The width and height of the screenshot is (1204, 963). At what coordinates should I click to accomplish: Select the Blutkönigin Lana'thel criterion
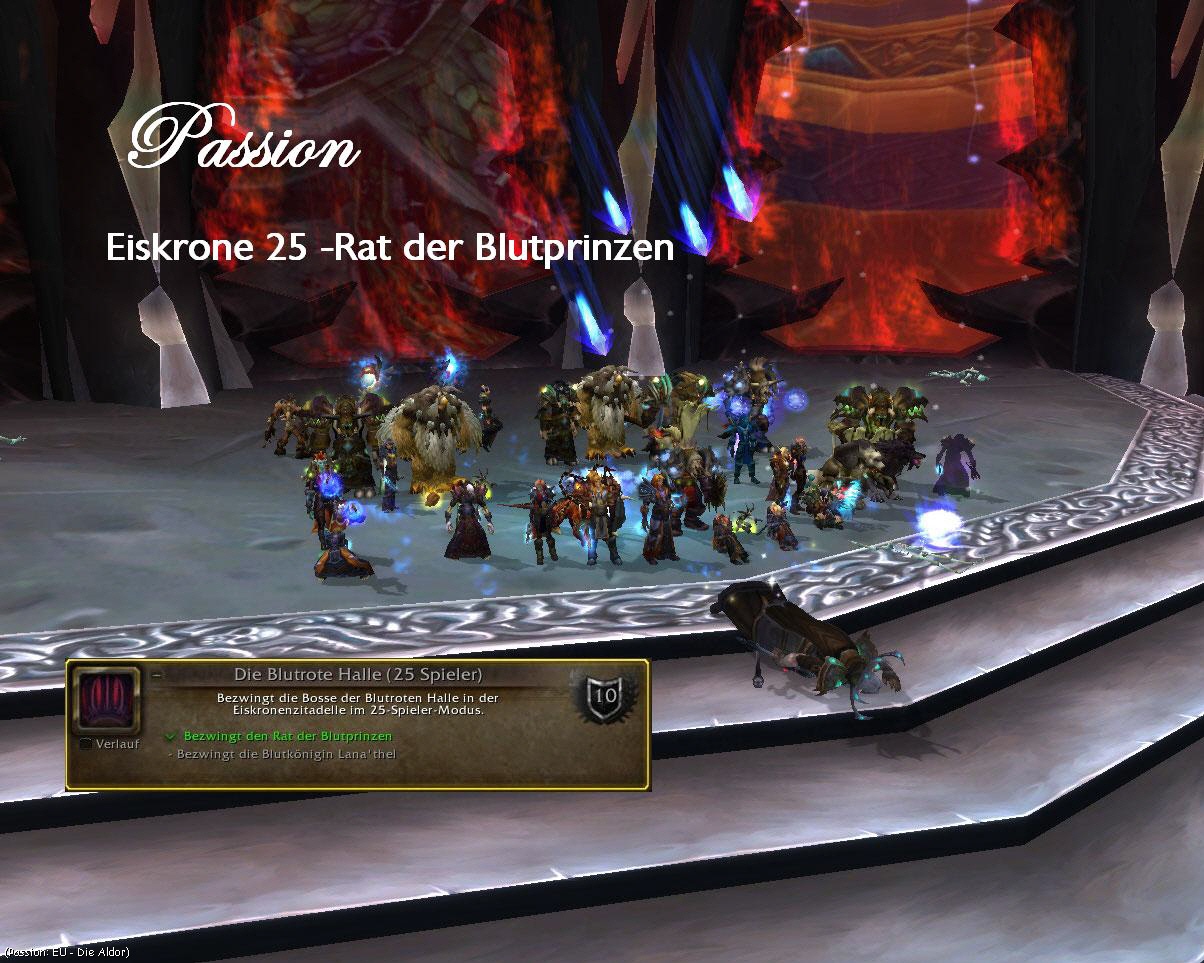[x=286, y=753]
